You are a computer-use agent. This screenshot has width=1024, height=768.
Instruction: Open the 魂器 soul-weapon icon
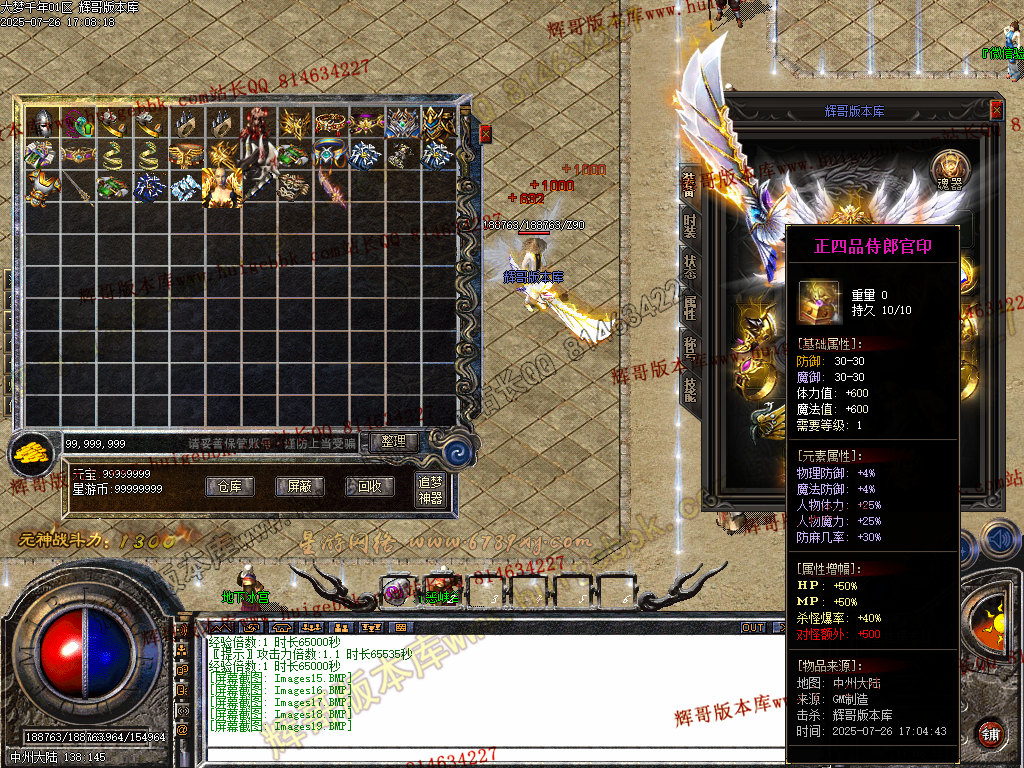coord(950,170)
